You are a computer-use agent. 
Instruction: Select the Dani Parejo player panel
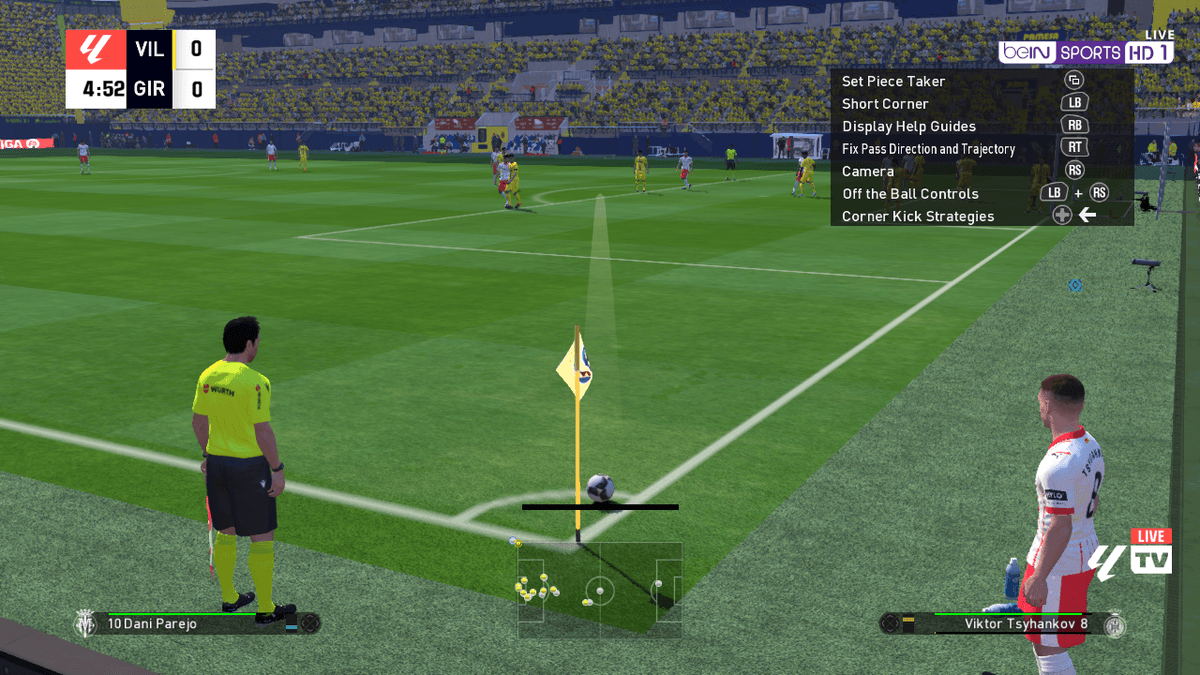pyautogui.click(x=197, y=624)
